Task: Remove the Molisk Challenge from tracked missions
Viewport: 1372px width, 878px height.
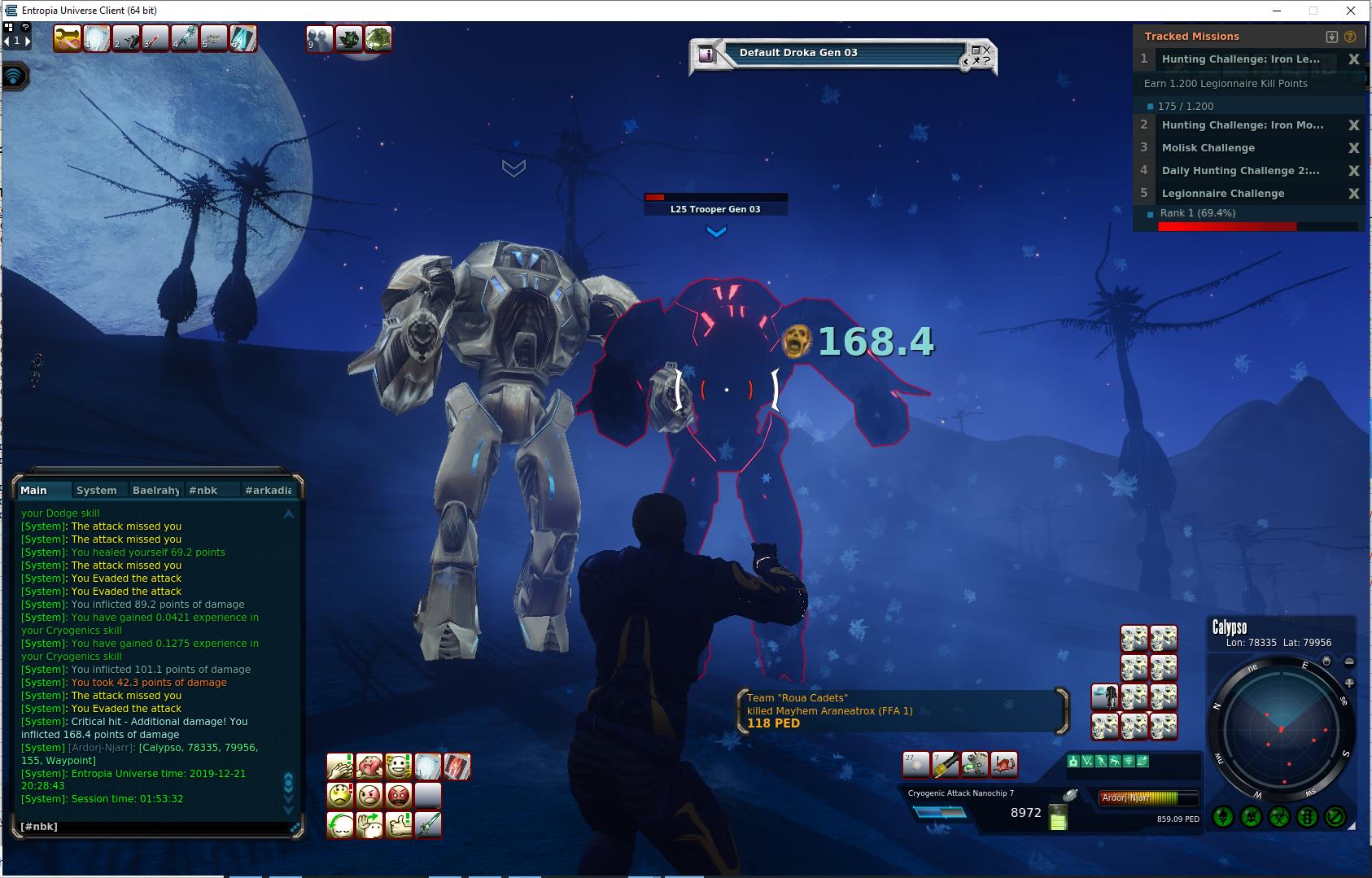Action: [x=1353, y=148]
